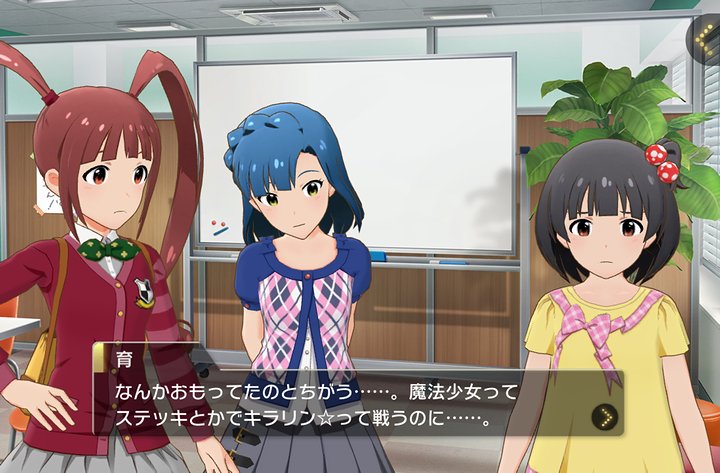The width and height of the screenshot is (720, 473).
Task: Advance dialogue with the yellow arrow button
Action: point(602,416)
